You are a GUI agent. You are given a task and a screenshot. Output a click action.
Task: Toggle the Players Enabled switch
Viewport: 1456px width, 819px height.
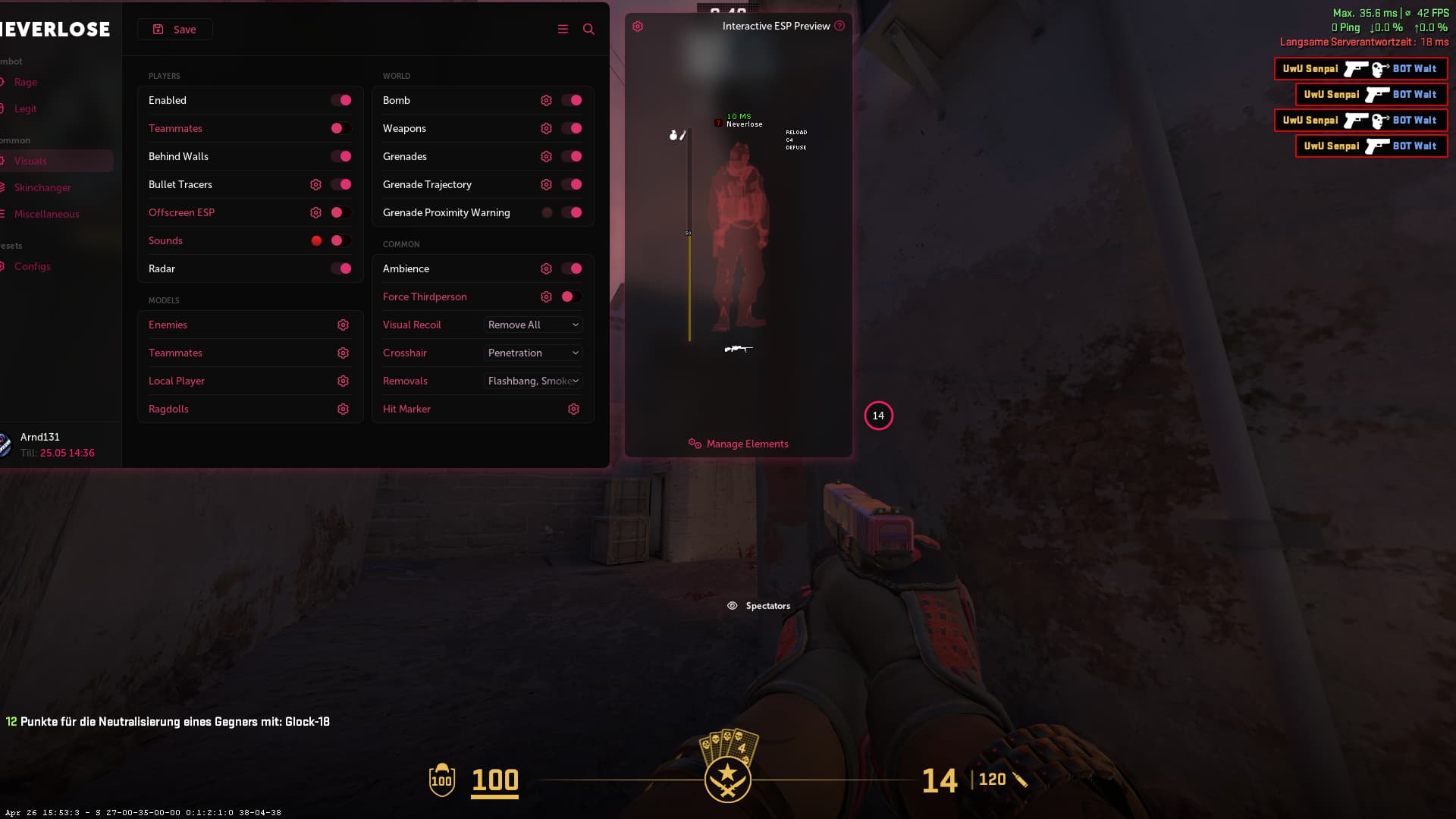pos(341,100)
